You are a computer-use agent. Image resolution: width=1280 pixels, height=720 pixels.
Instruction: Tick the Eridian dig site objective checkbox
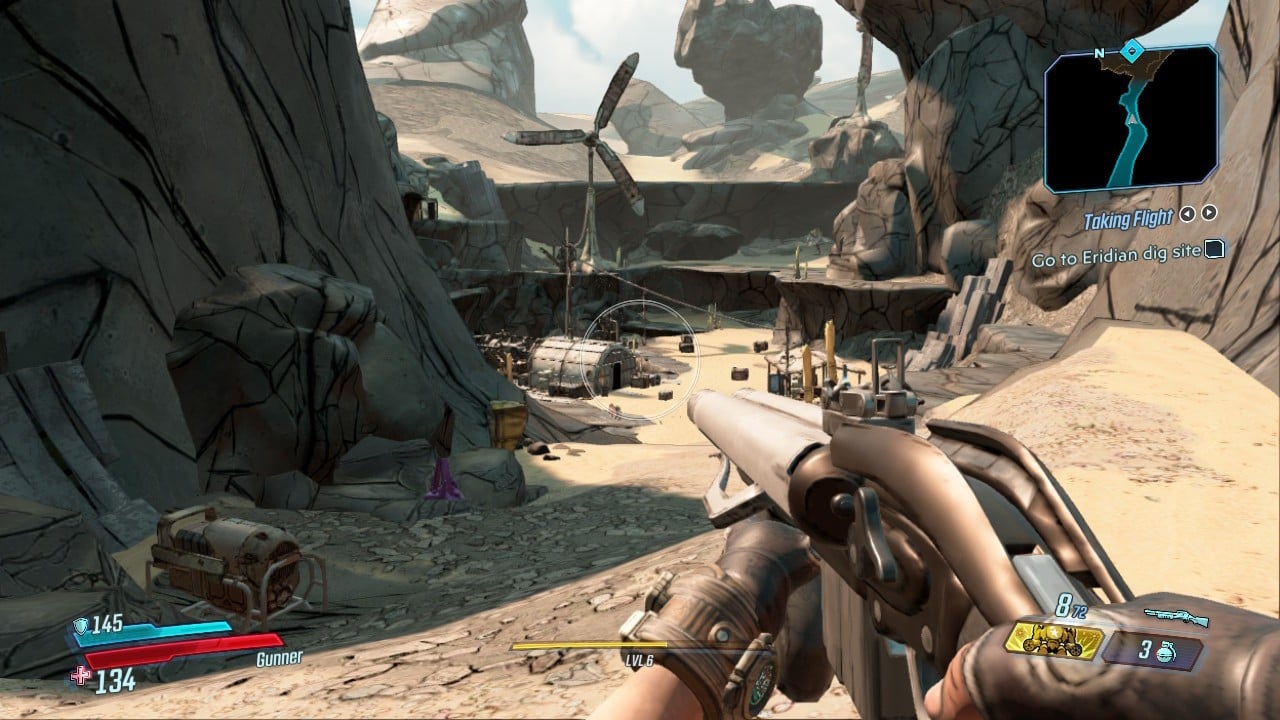(1214, 250)
